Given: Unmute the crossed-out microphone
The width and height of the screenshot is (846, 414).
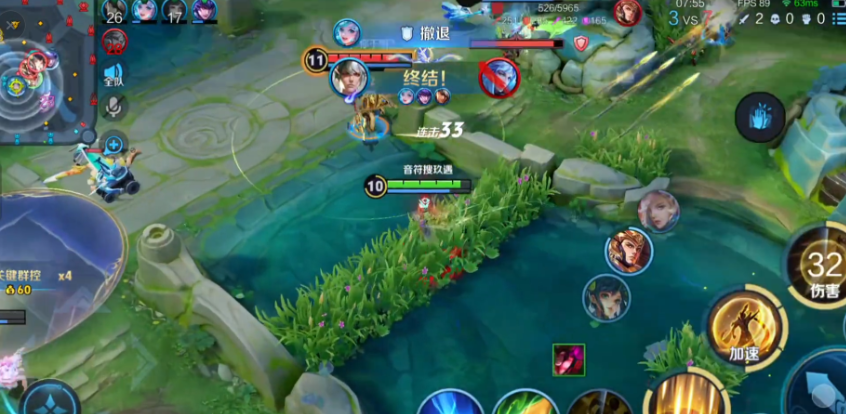Looking at the screenshot, I should [x=114, y=106].
